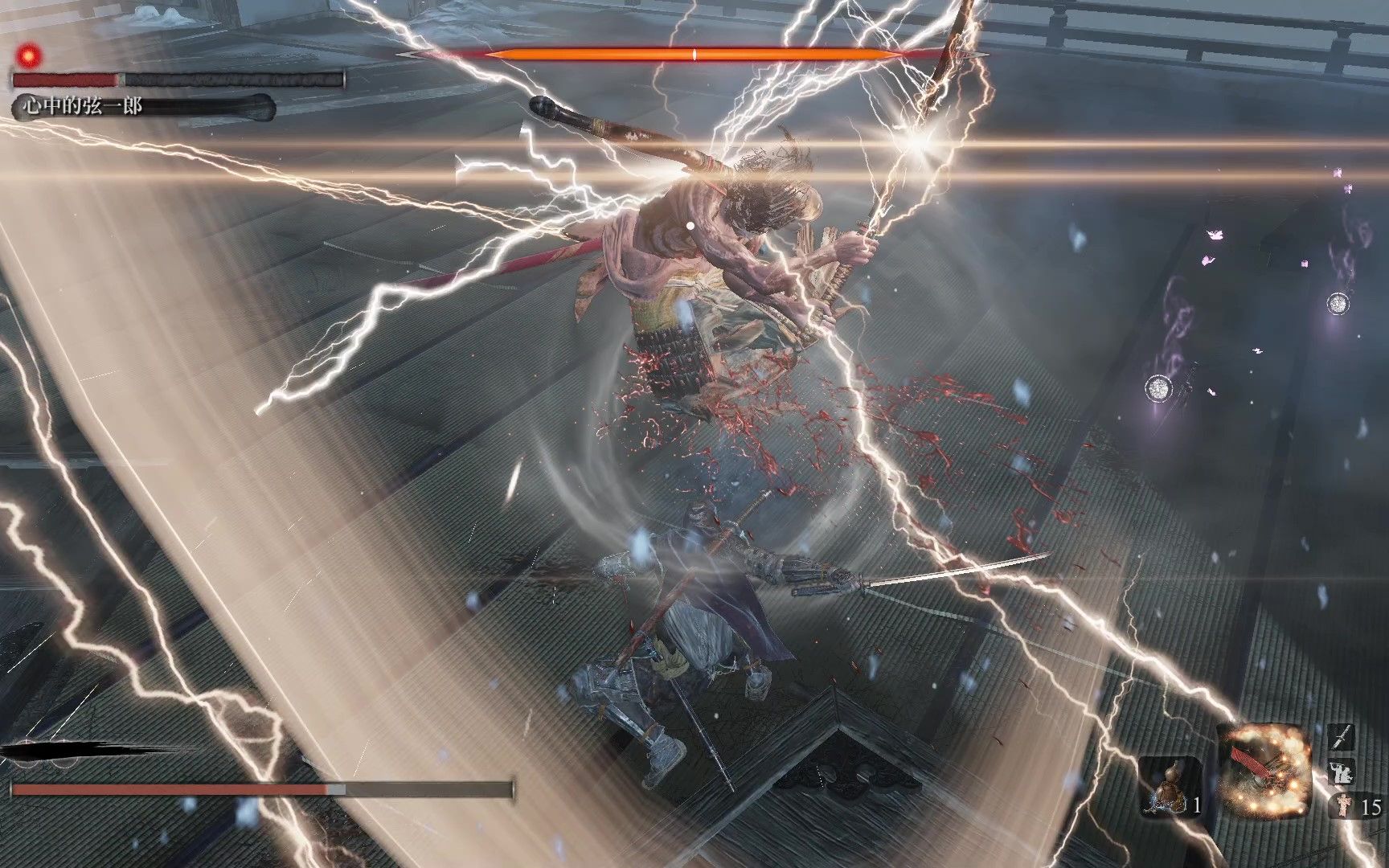The height and width of the screenshot is (868, 1389).
Task: Click the sword combat art icon
Action: coord(1342,738)
